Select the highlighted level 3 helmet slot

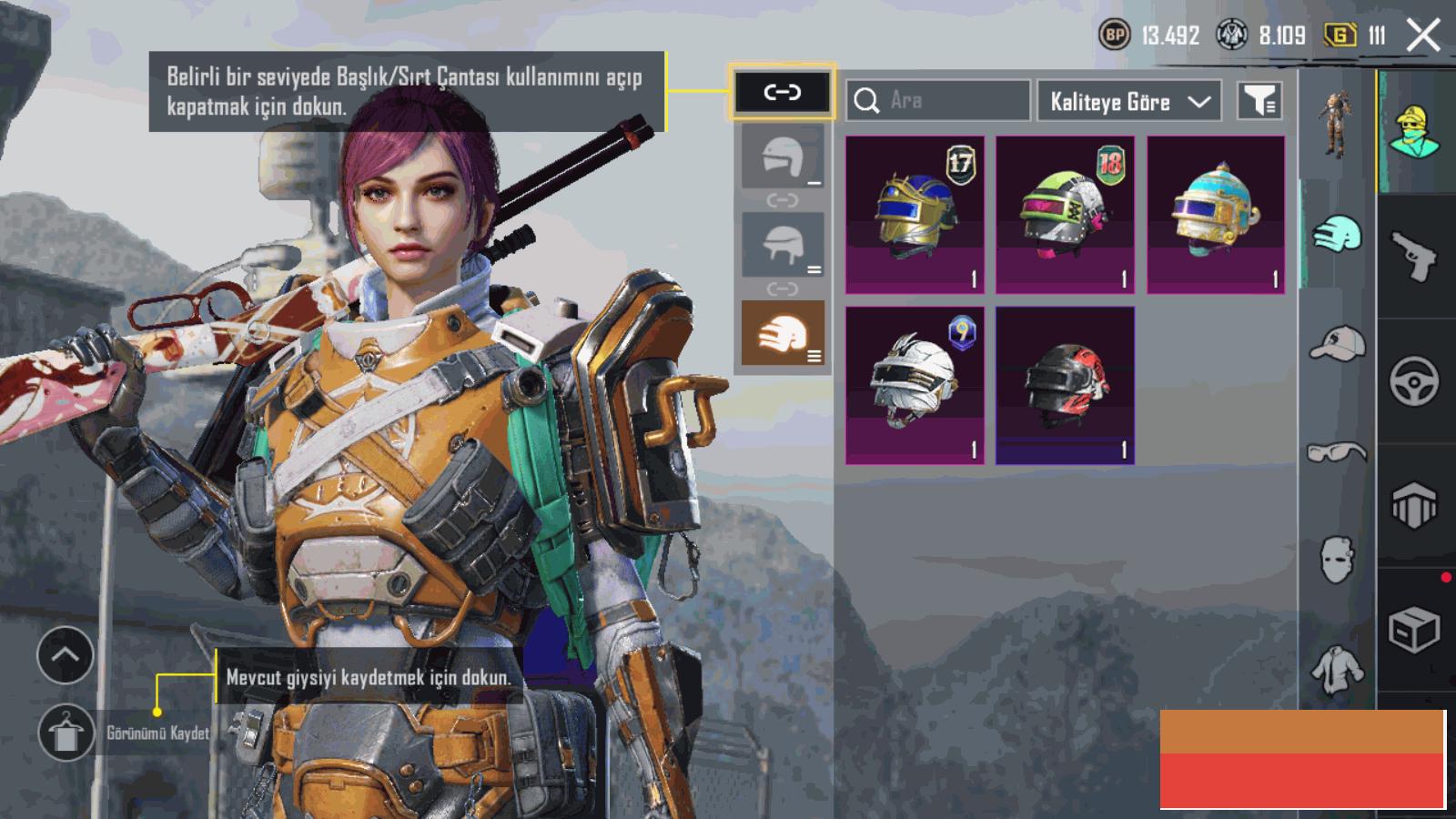coord(783,334)
